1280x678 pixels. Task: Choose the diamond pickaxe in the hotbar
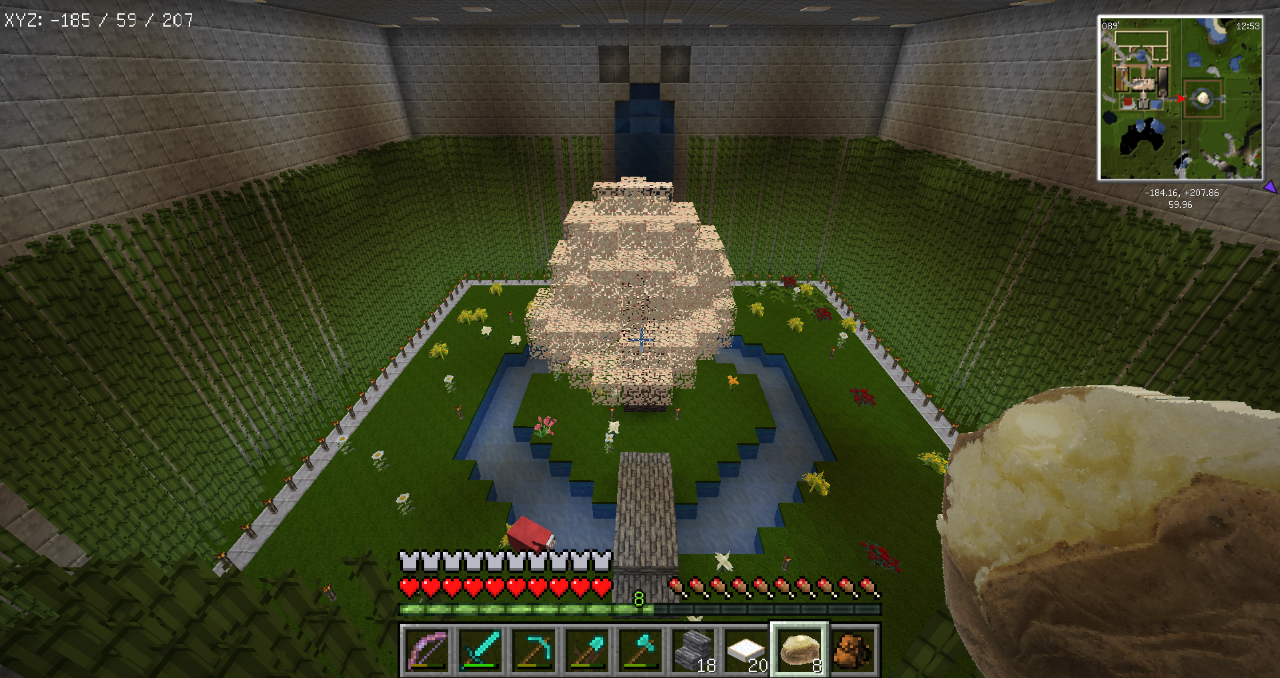[x=532, y=650]
